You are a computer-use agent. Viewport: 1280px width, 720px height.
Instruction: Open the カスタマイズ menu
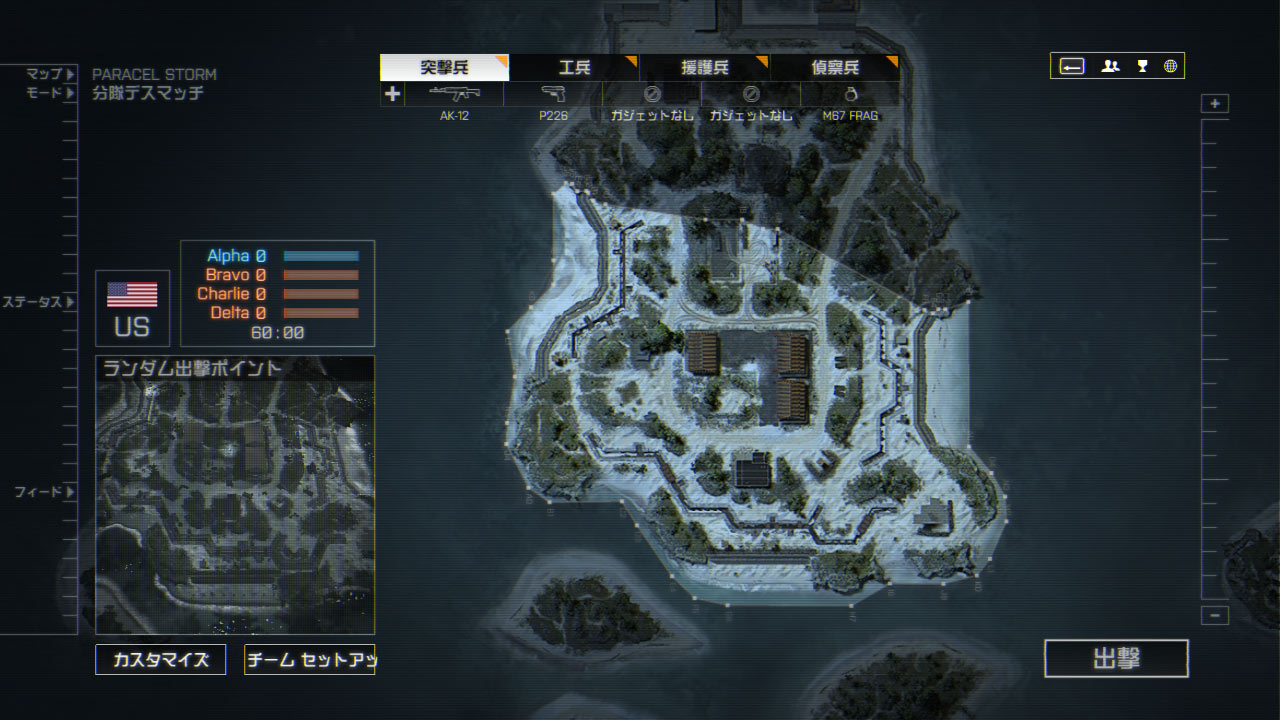160,660
